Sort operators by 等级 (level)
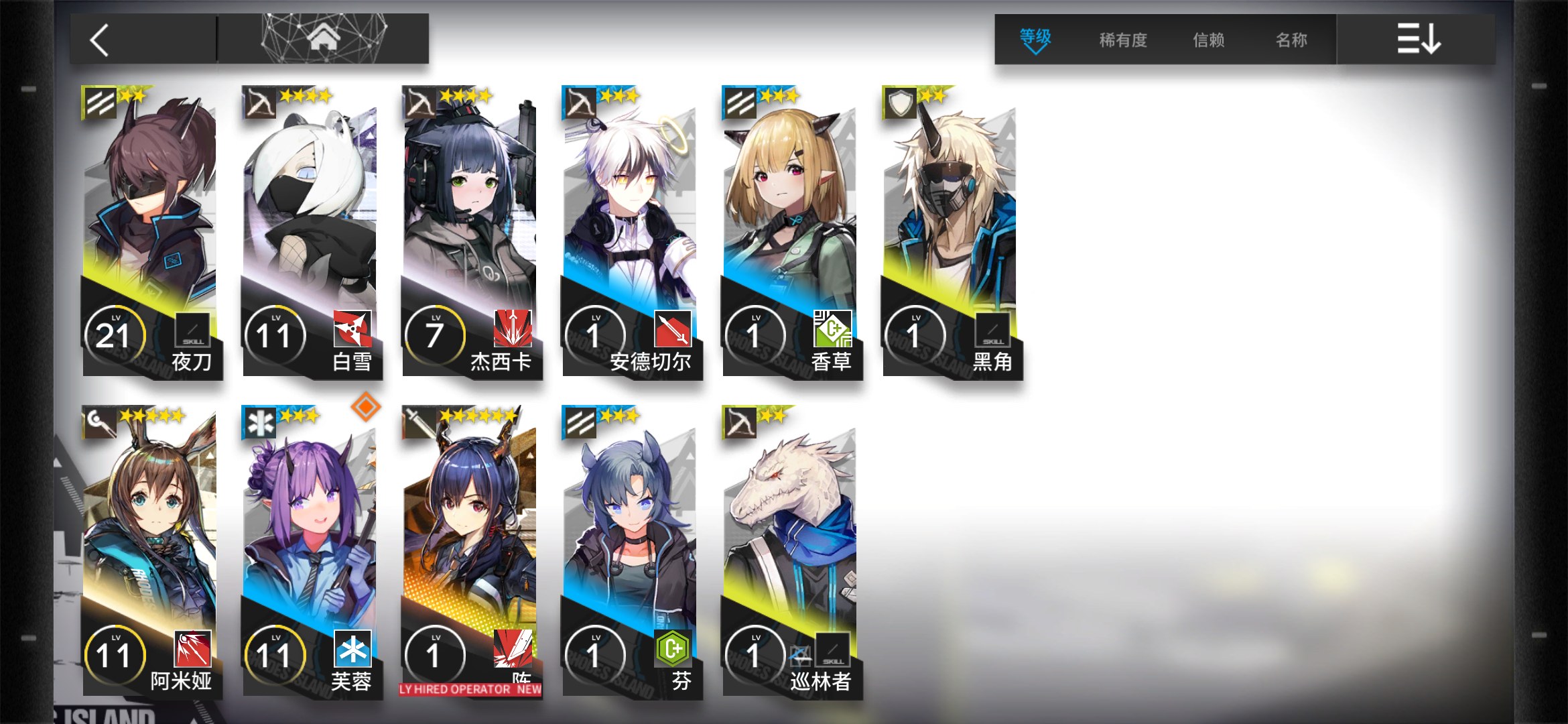1568x724 pixels. point(1035,40)
